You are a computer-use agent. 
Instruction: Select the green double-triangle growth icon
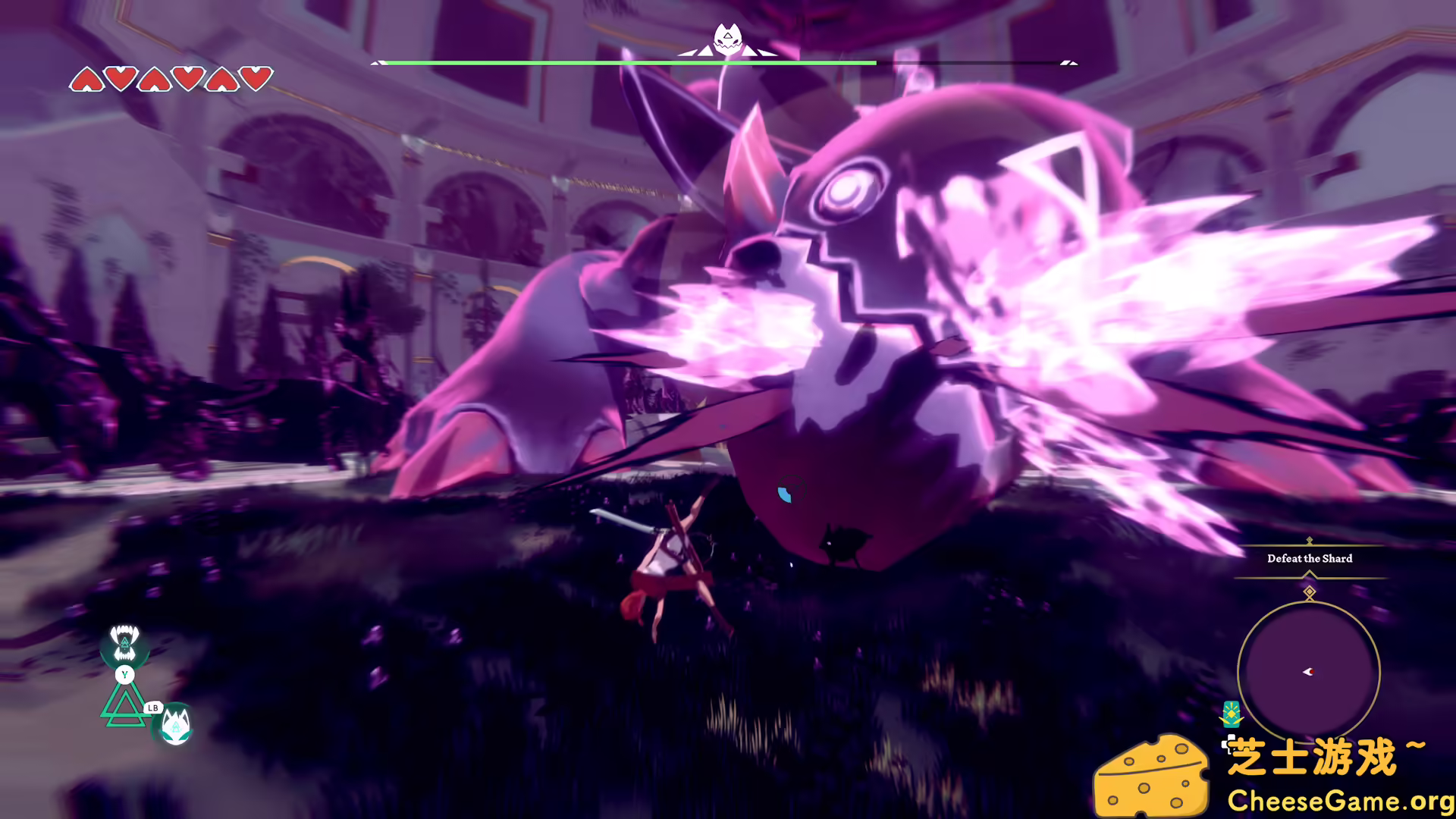[124, 705]
